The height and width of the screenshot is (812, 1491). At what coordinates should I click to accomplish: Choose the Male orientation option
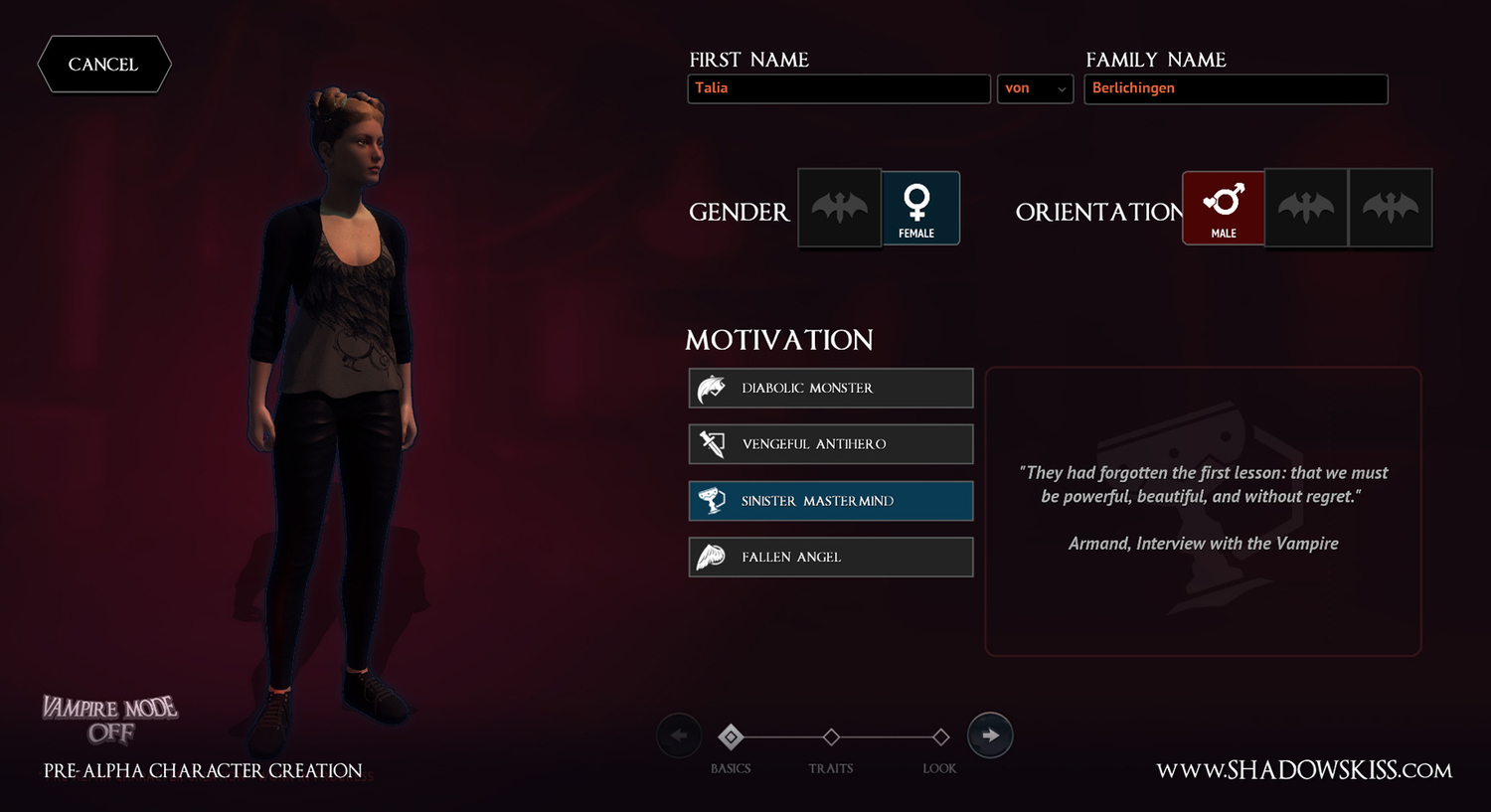click(1223, 209)
